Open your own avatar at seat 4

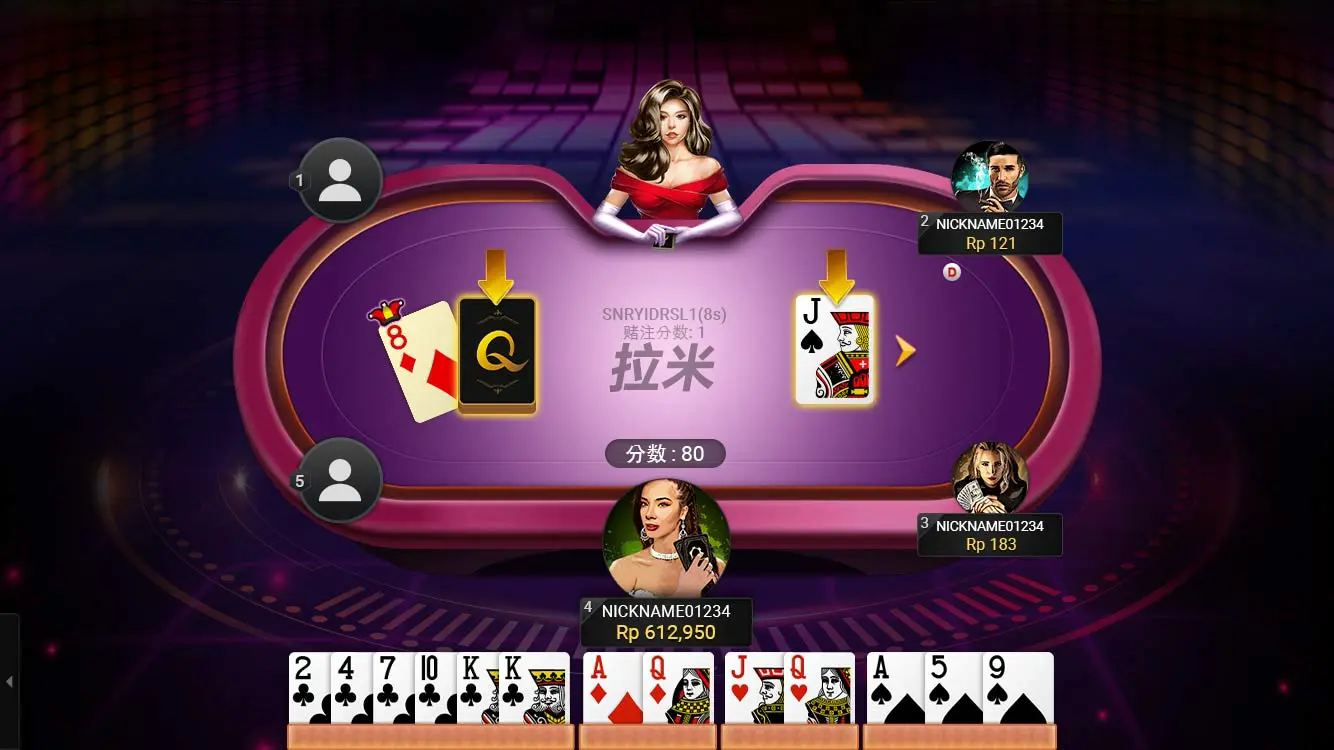click(x=666, y=541)
